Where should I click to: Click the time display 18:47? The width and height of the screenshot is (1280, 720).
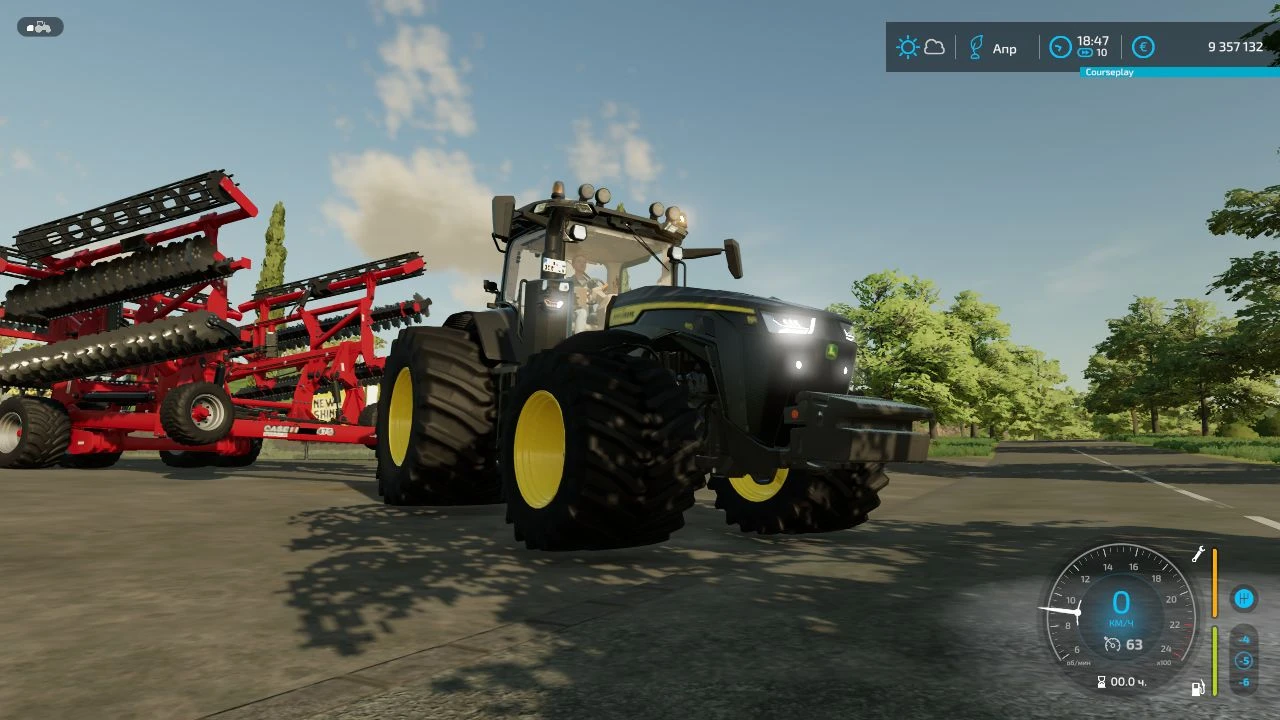[1093, 42]
